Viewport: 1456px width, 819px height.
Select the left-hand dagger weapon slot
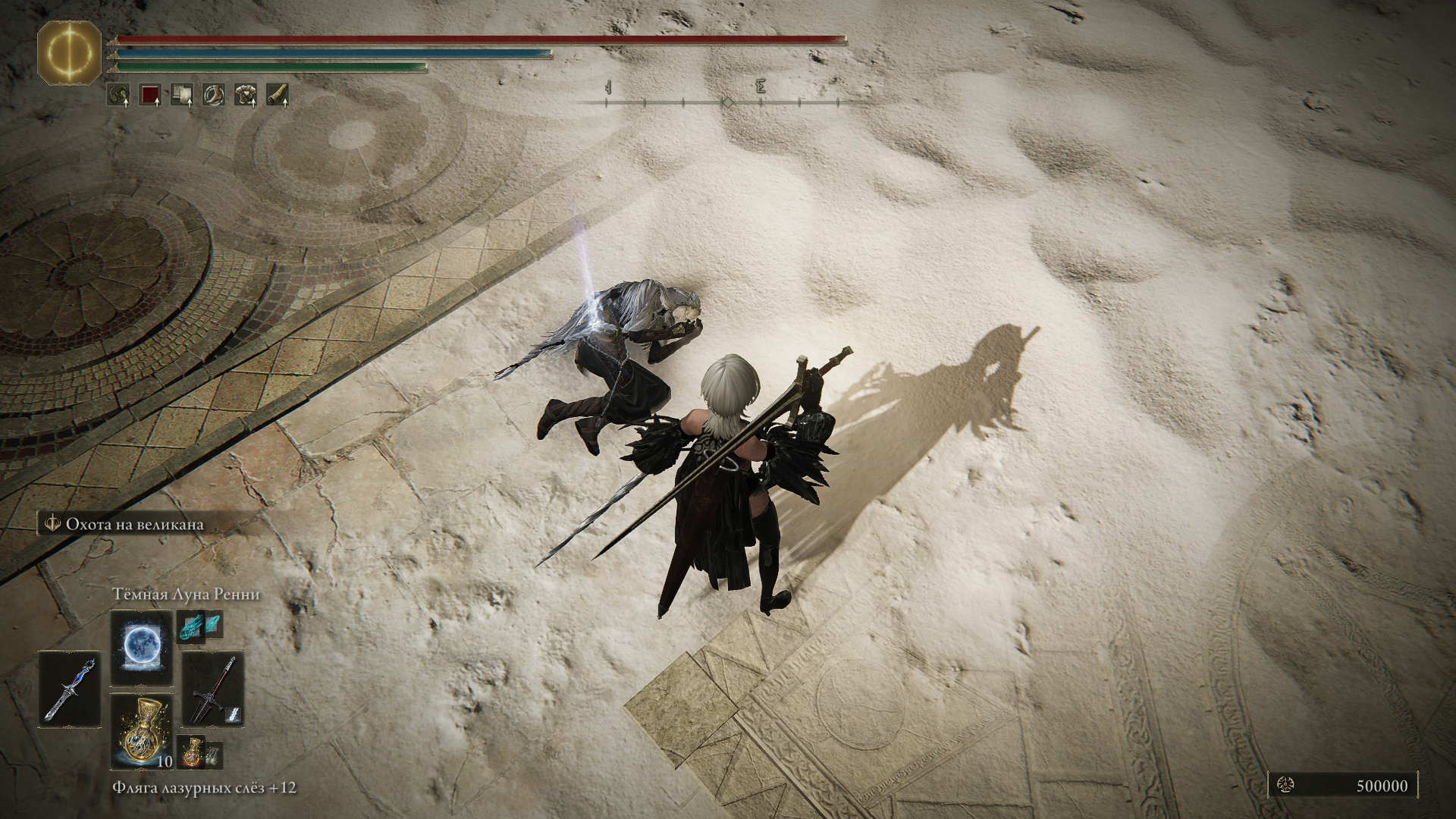(x=70, y=688)
